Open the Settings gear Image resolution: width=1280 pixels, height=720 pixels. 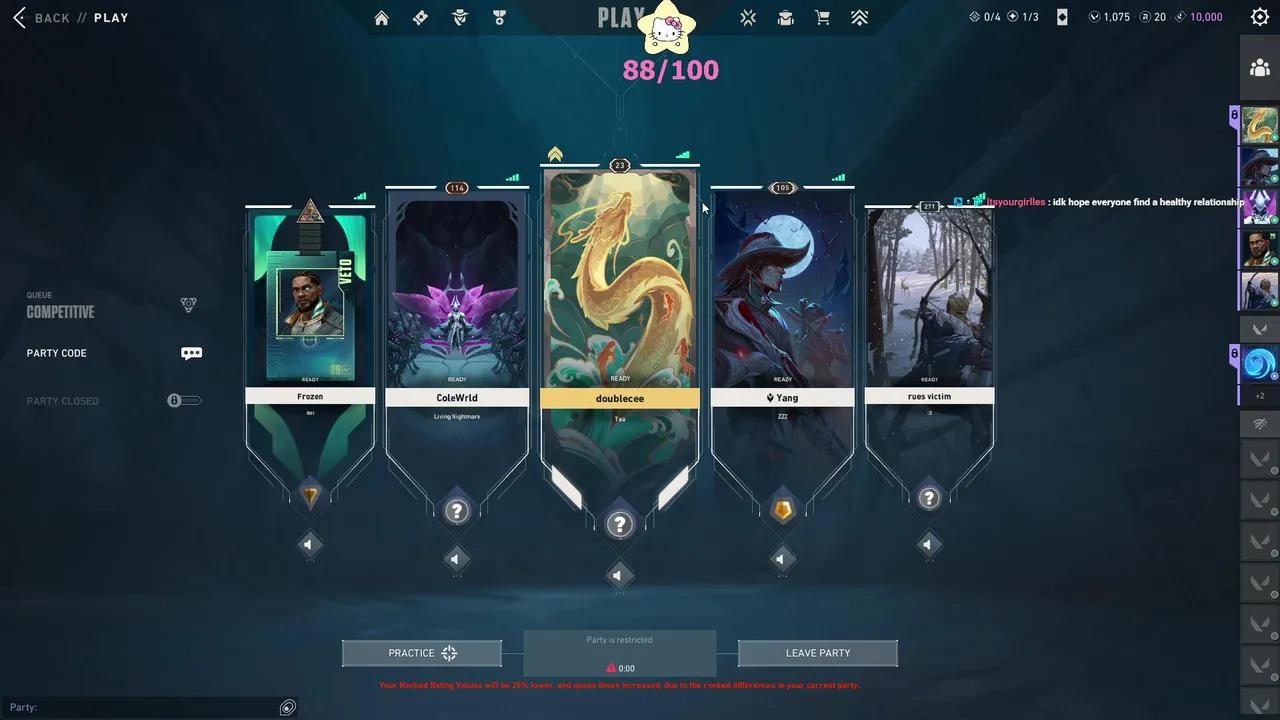[1259, 17]
